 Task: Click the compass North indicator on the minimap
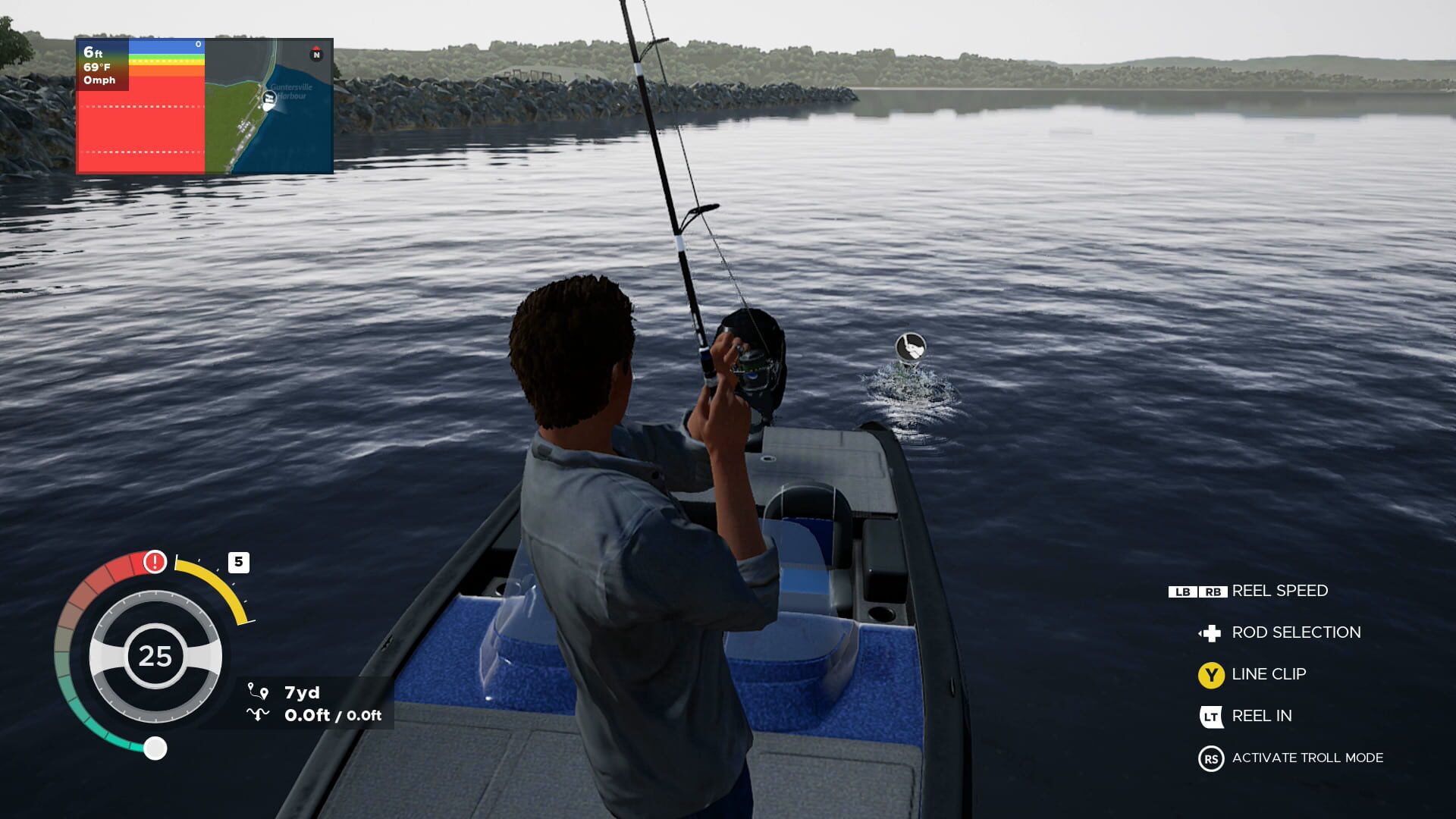(x=315, y=55)
